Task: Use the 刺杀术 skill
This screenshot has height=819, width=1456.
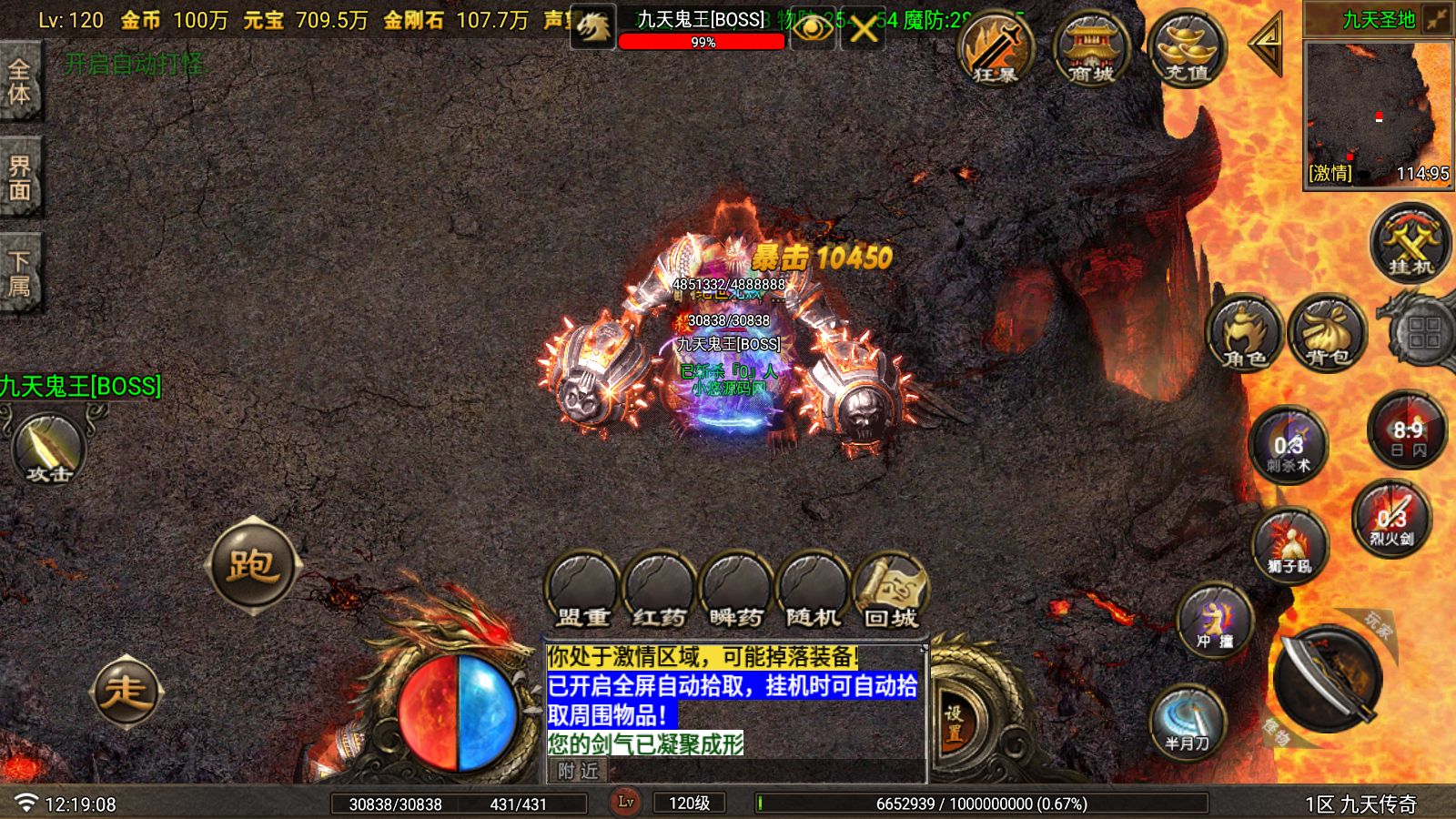Action: click(x=1289, y=446)
